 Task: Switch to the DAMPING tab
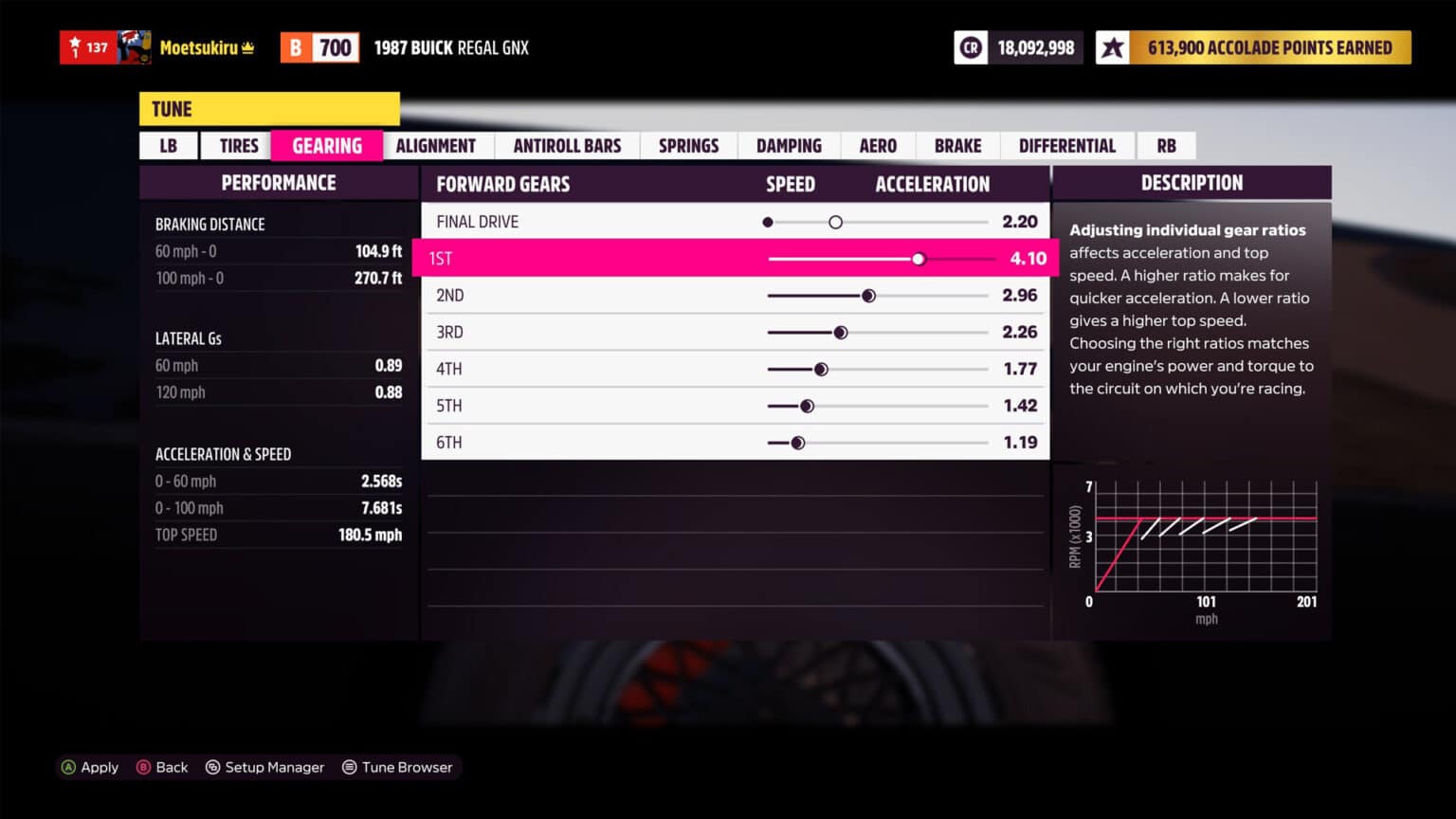[x=788, y=145]
